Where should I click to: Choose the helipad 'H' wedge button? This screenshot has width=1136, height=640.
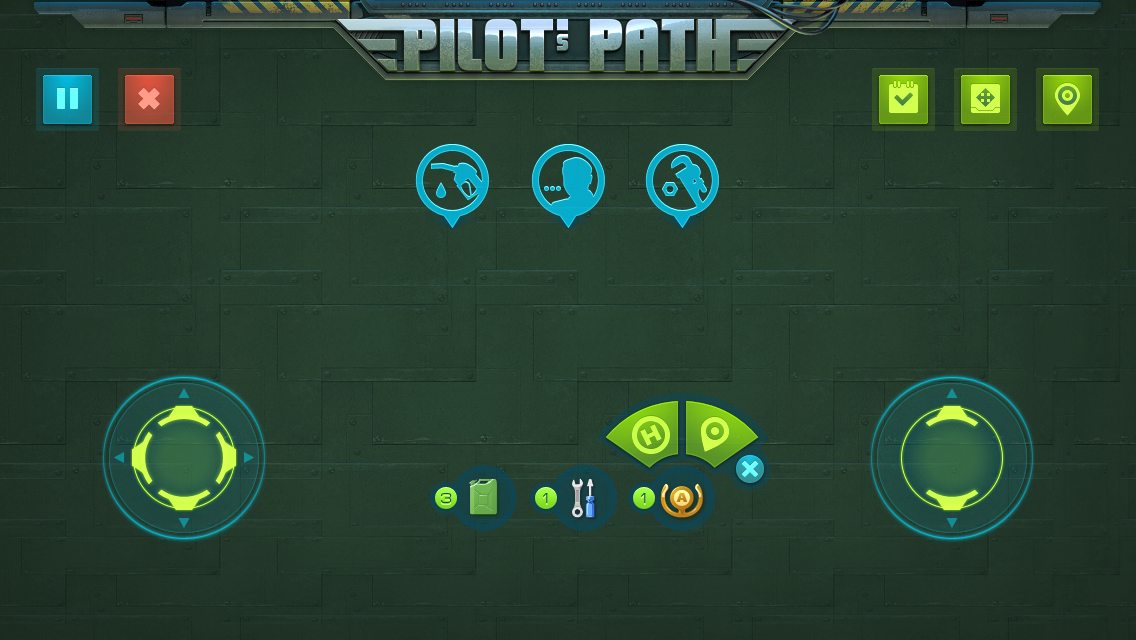click(650, 435)
